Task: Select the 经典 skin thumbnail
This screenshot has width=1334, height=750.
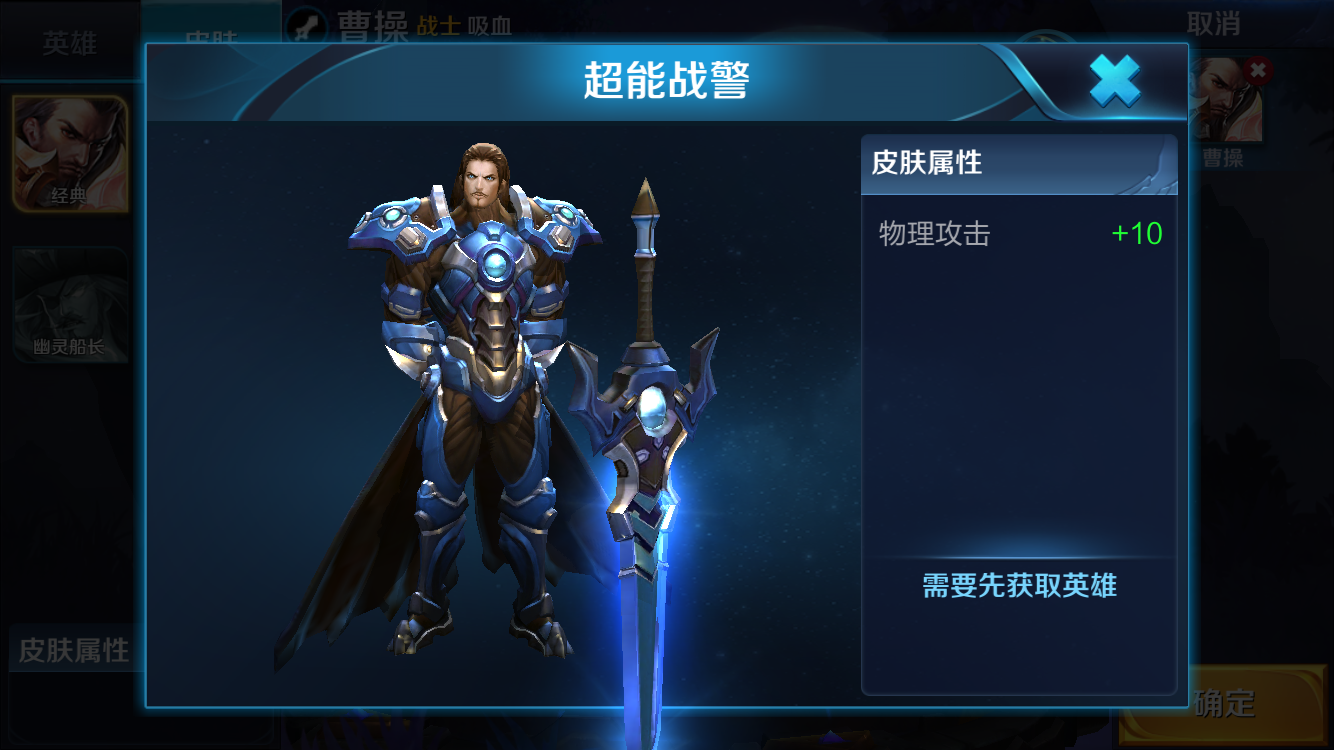Action: click(x=69, y=154)
